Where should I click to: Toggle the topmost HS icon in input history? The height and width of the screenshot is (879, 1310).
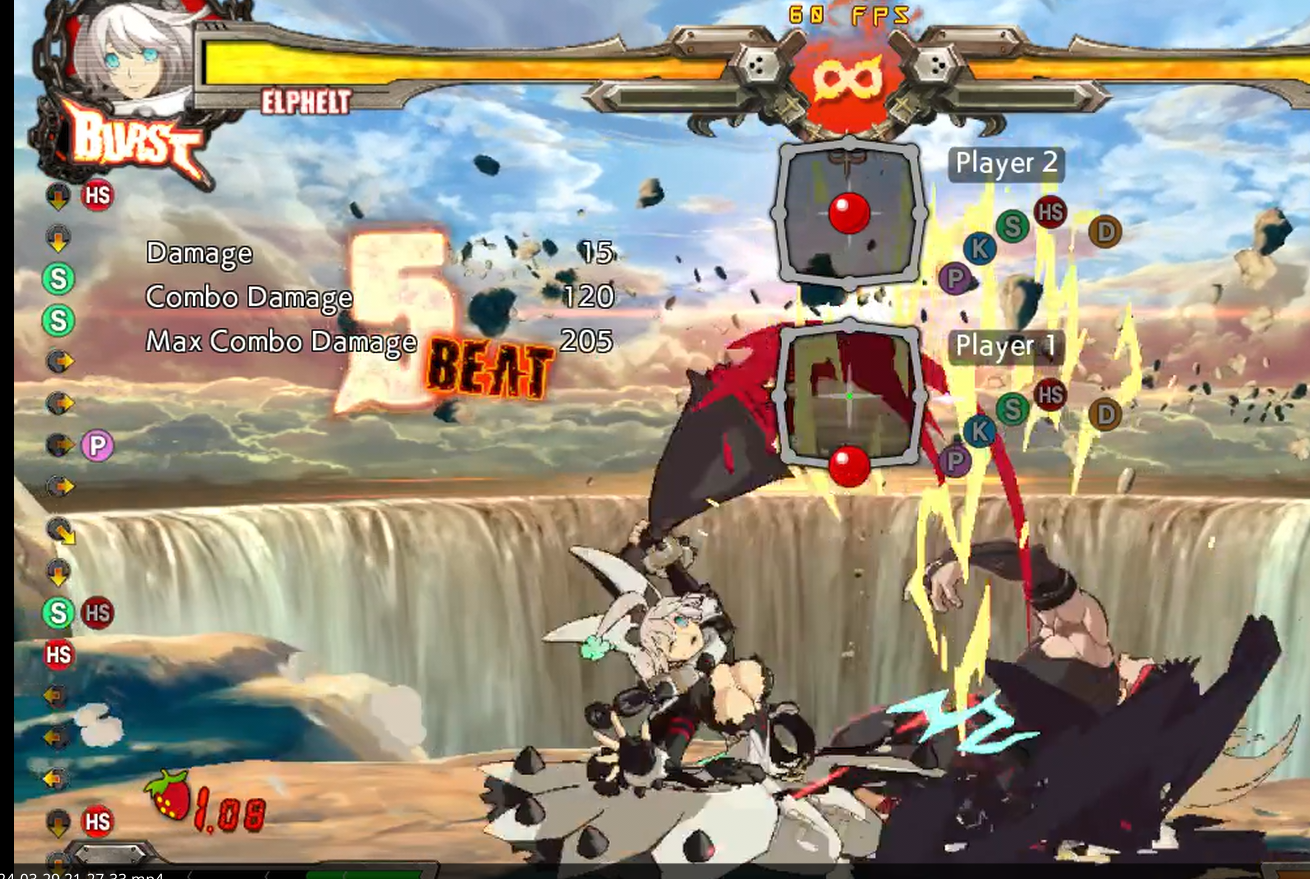point(96,195)
